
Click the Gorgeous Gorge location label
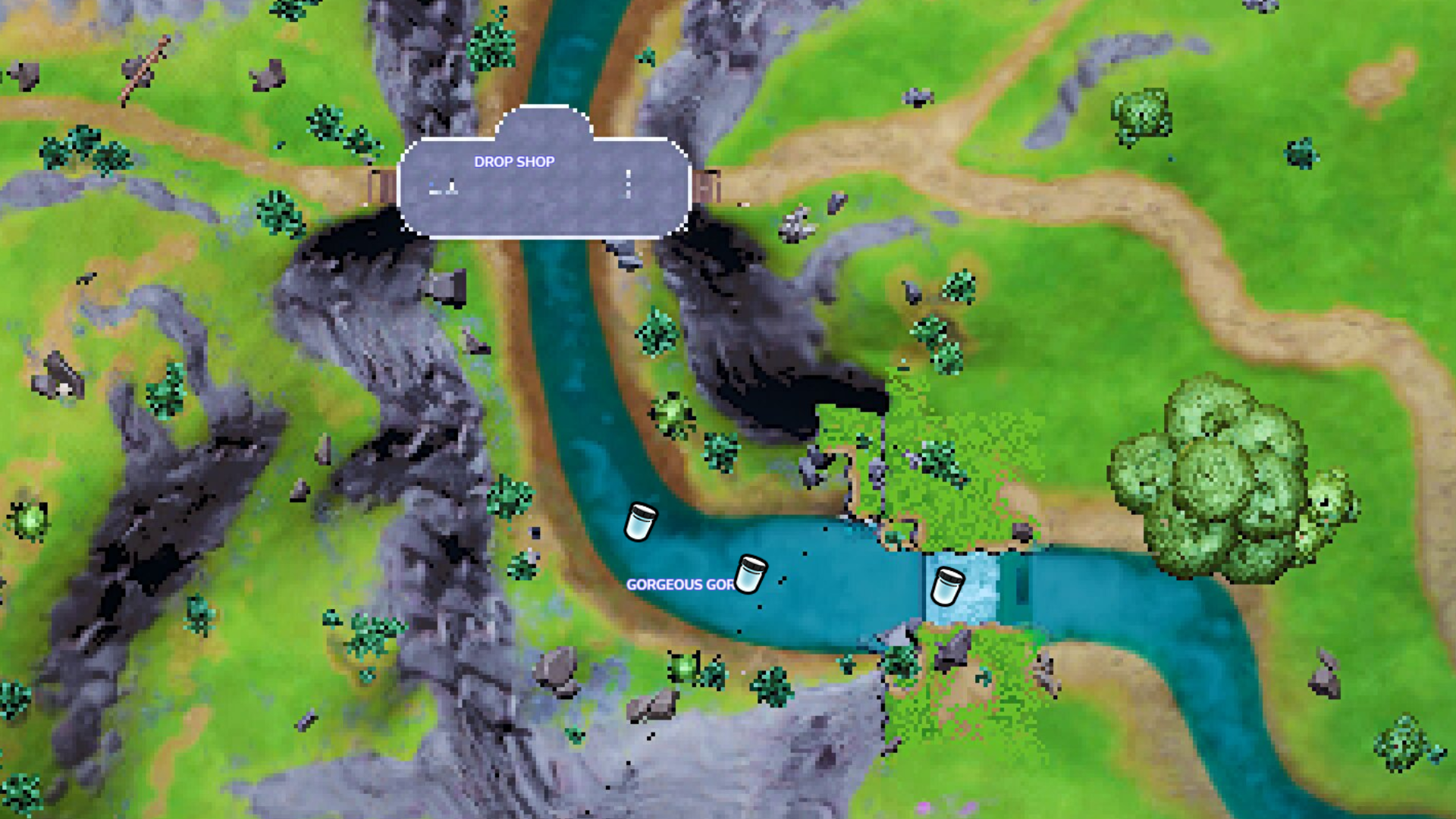[679, 585]
